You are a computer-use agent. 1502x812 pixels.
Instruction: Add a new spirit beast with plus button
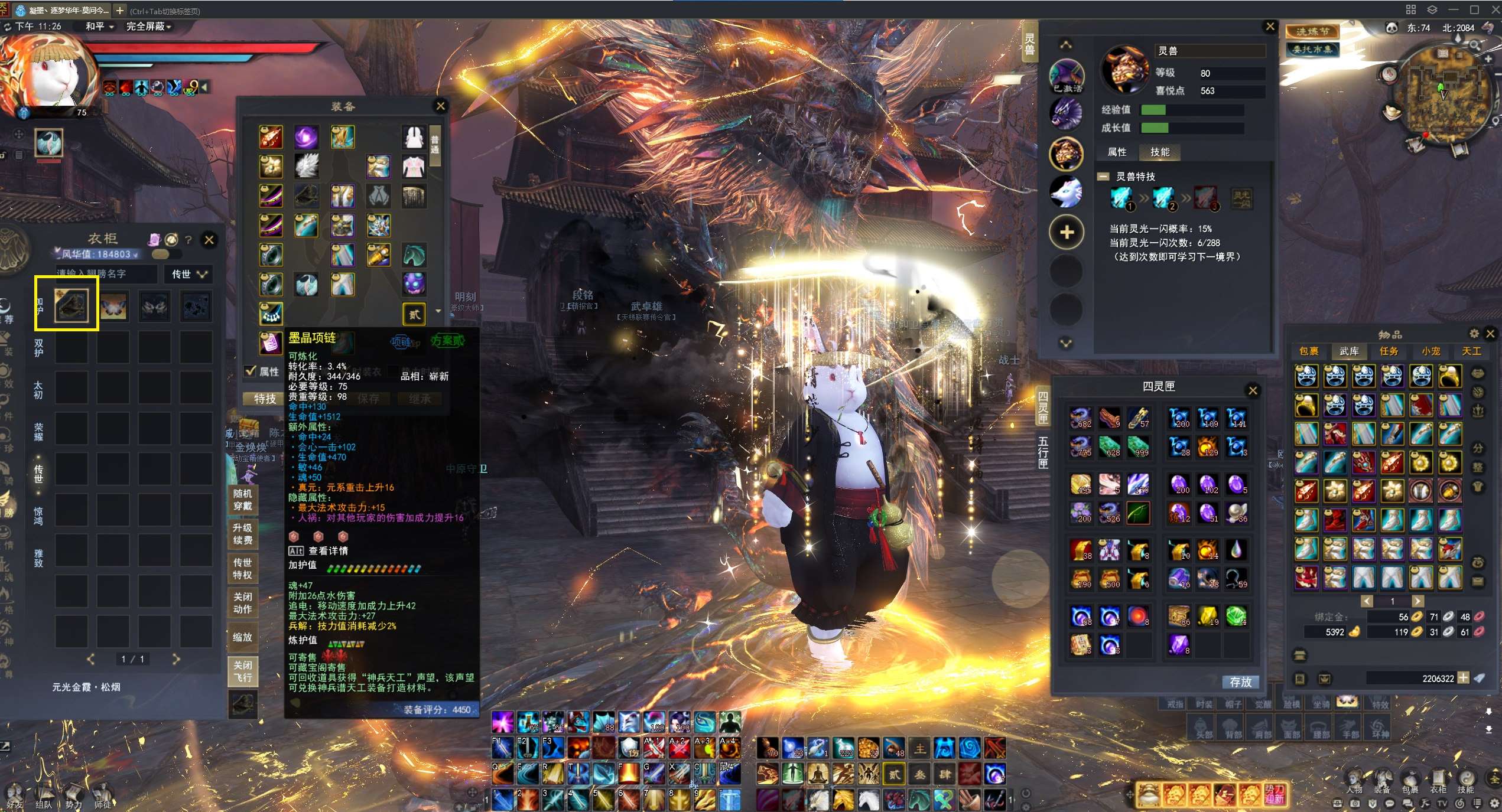[x=1067, y=232]
